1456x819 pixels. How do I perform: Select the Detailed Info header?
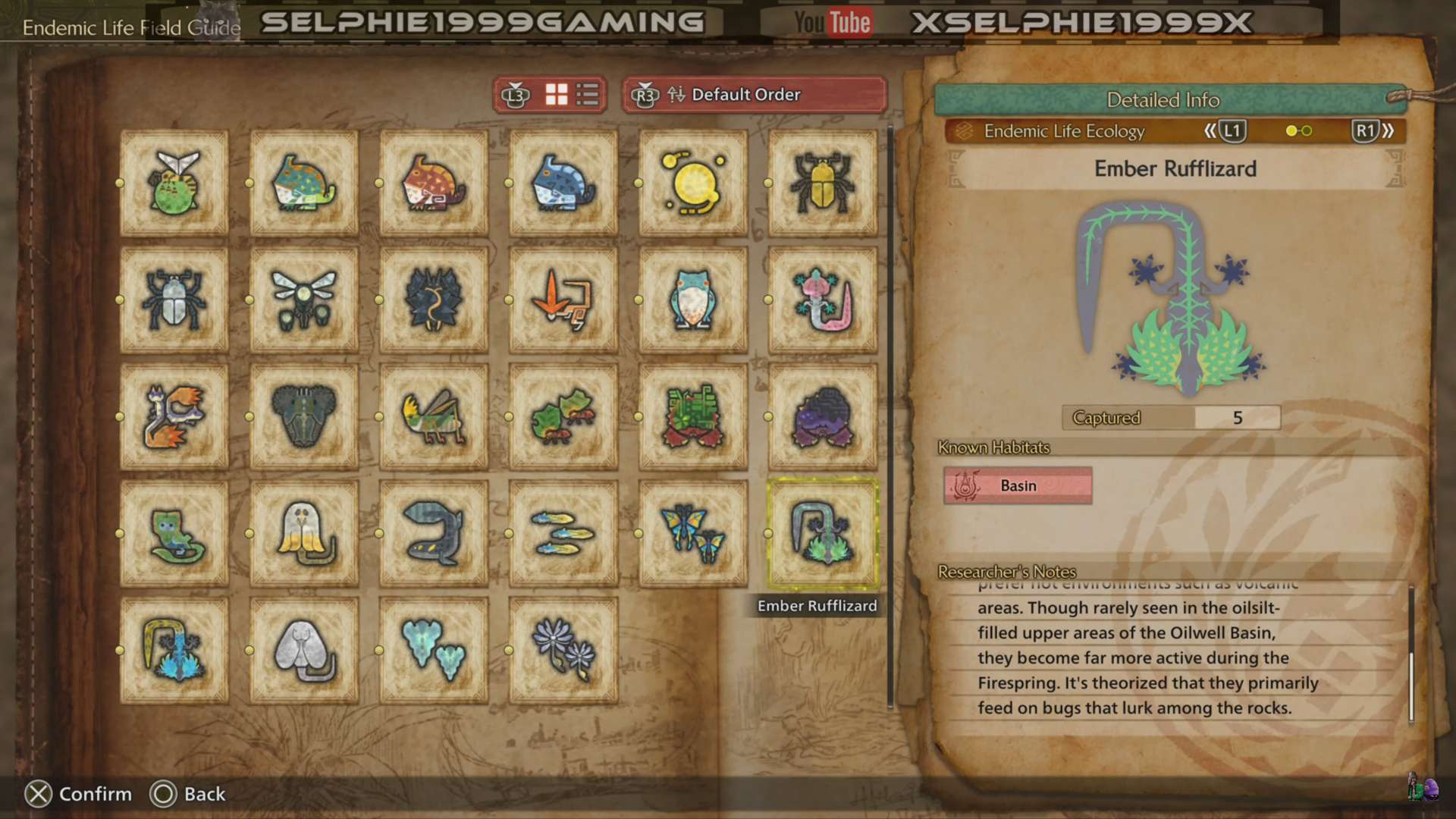coord(1163,99)
